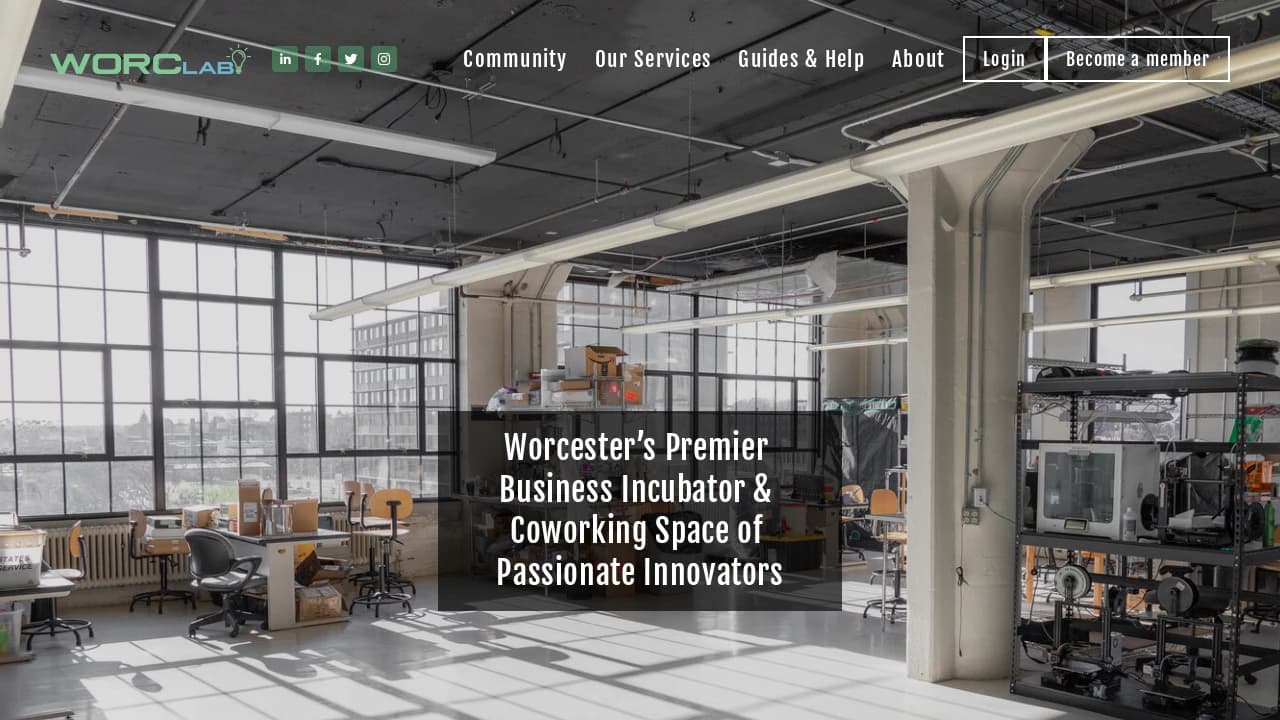Expand the Our Services navigation dropdown

pos(652,59)
